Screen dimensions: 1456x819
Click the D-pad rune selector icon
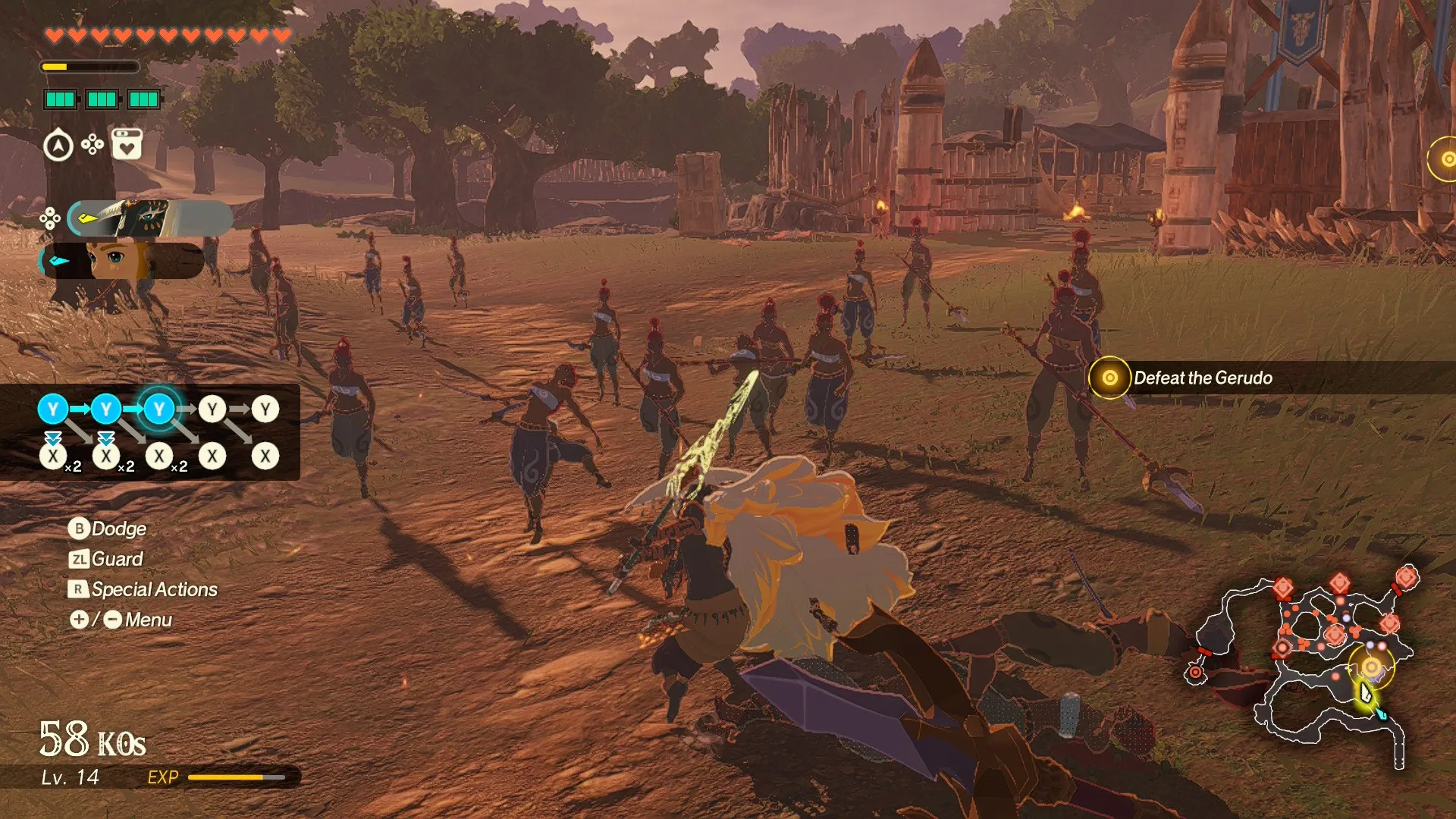tap(93, 143)
